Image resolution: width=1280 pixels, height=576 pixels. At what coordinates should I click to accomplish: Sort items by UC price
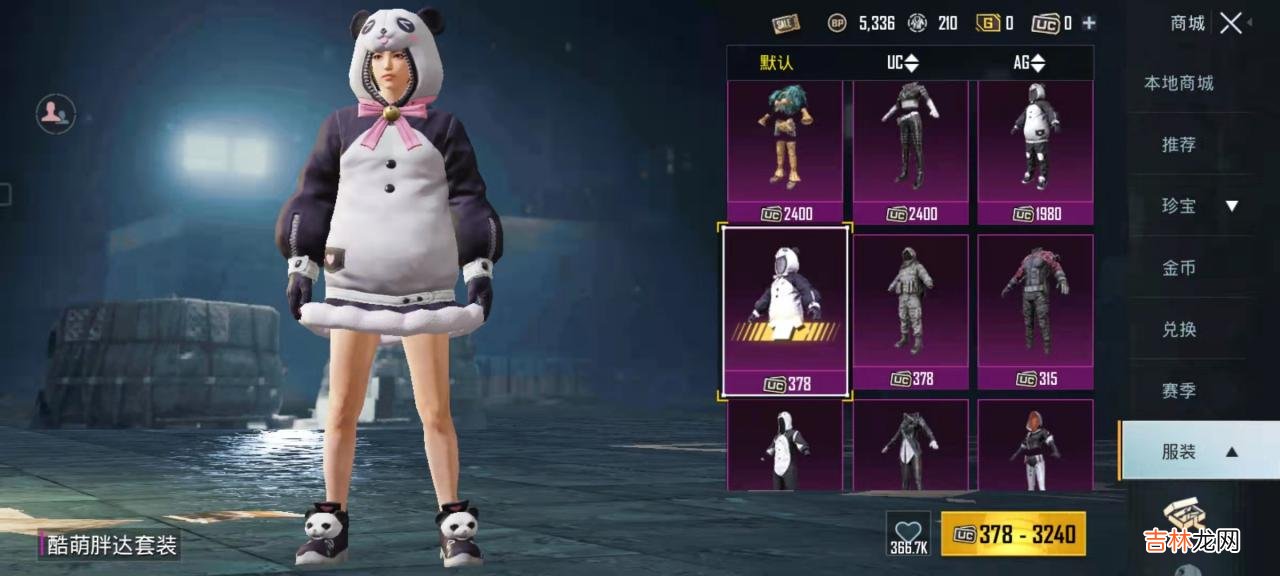[x=902, y=63]
